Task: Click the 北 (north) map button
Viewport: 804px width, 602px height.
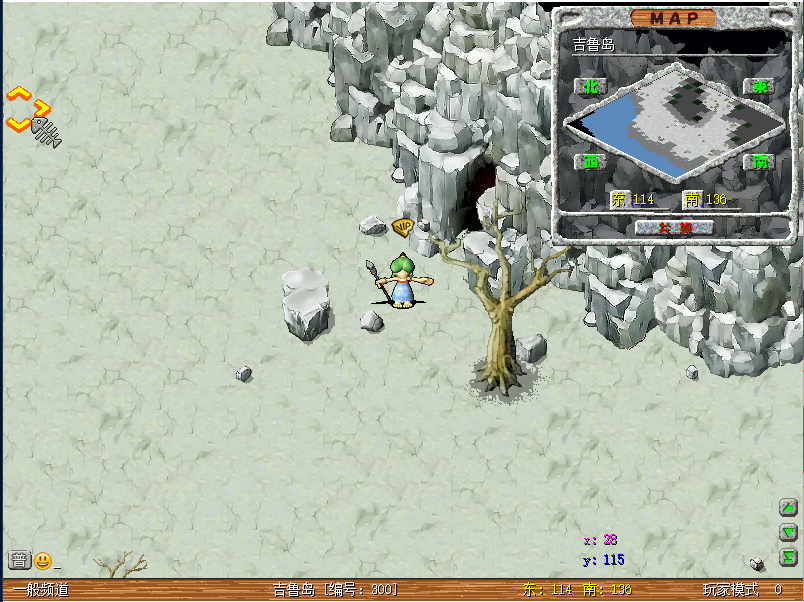Action: (591, 87)
